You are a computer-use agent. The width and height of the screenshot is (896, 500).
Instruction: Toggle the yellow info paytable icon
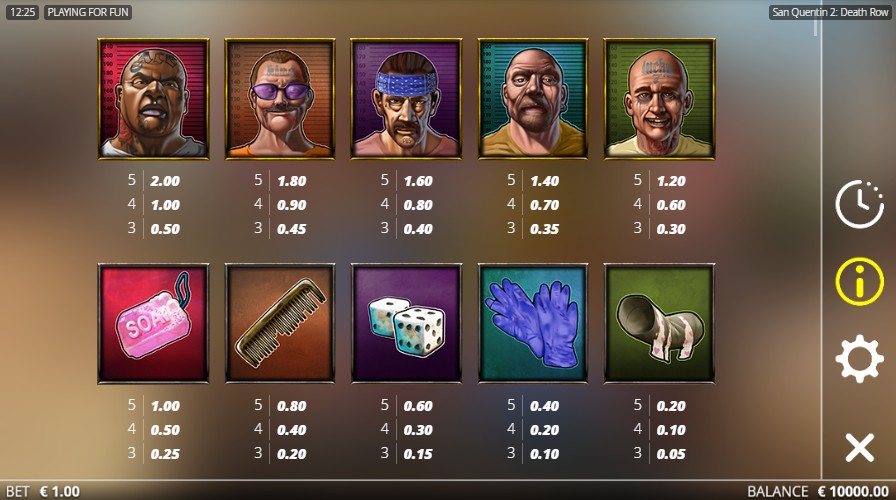[x=859, y=281]
